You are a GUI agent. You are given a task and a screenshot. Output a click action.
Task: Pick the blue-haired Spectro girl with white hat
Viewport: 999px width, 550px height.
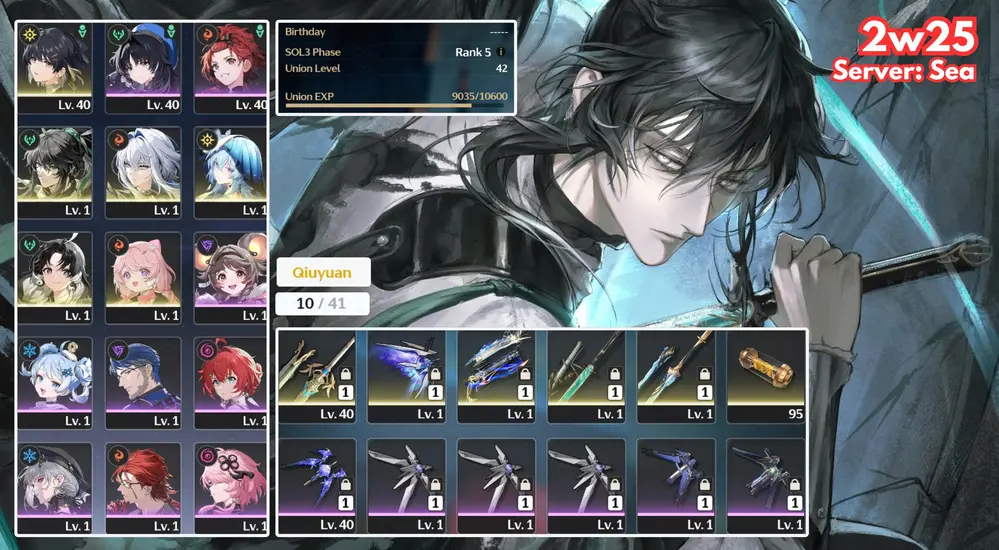pos(231,172)
